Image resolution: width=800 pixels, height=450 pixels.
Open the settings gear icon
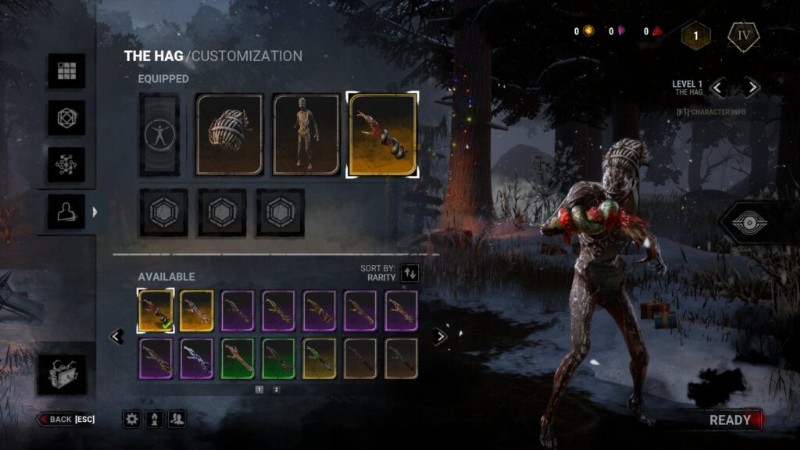131,420
